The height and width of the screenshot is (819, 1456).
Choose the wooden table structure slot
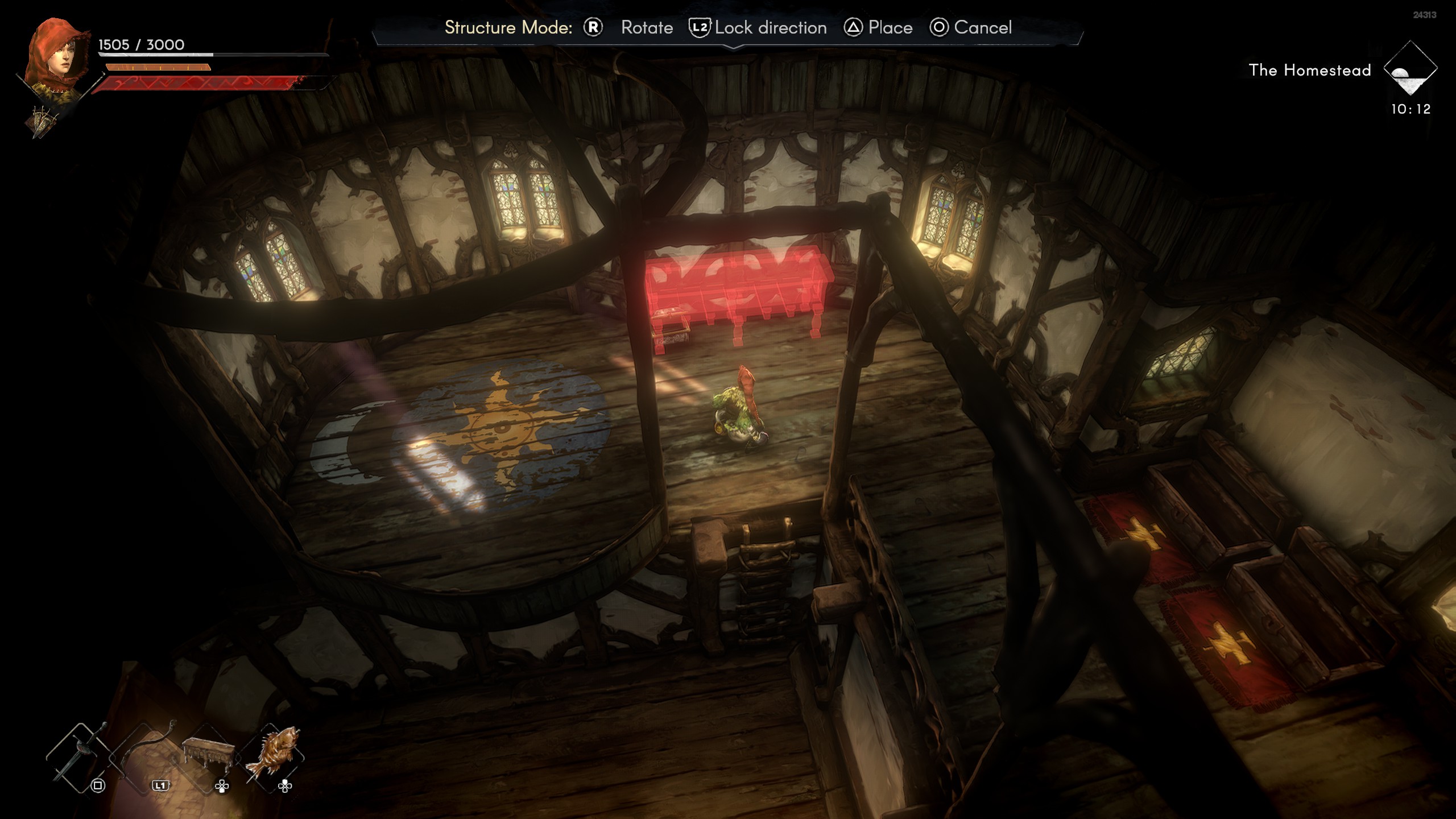pyautogui.click(x=208, y=755)
